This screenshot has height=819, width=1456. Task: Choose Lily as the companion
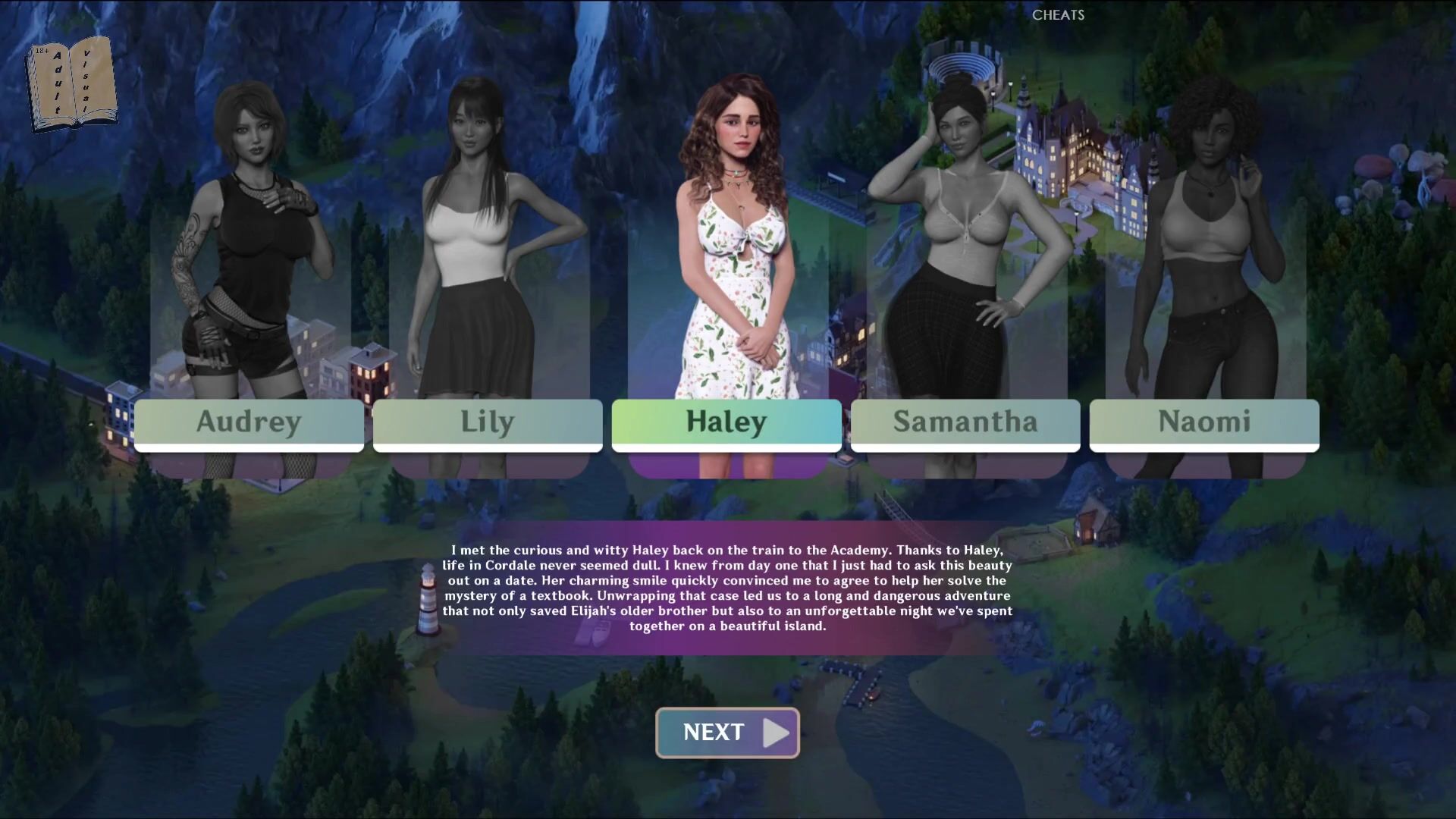[x=488, y=423]
